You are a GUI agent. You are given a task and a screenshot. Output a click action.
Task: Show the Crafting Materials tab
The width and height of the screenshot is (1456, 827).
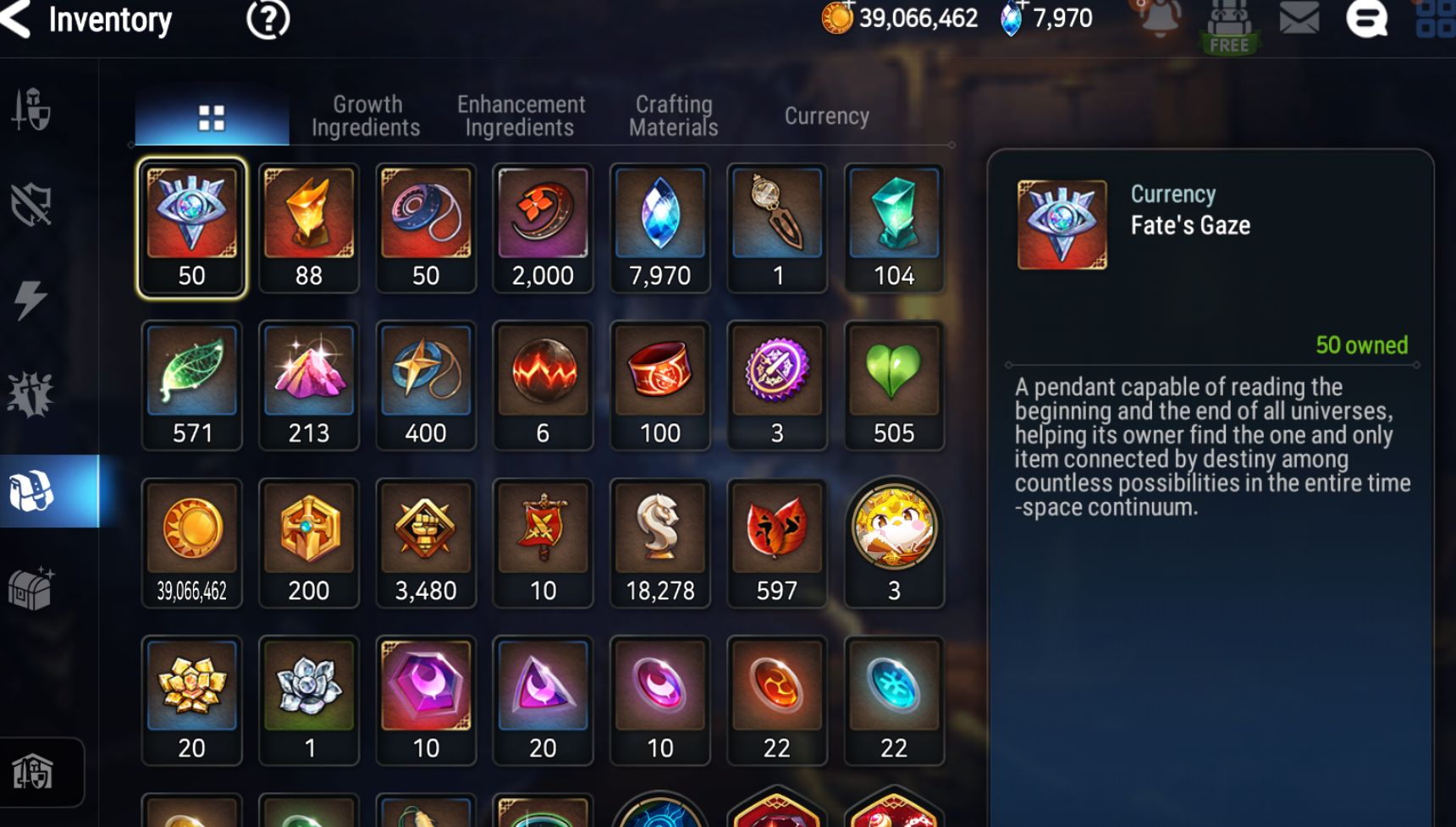click(674, 116)
